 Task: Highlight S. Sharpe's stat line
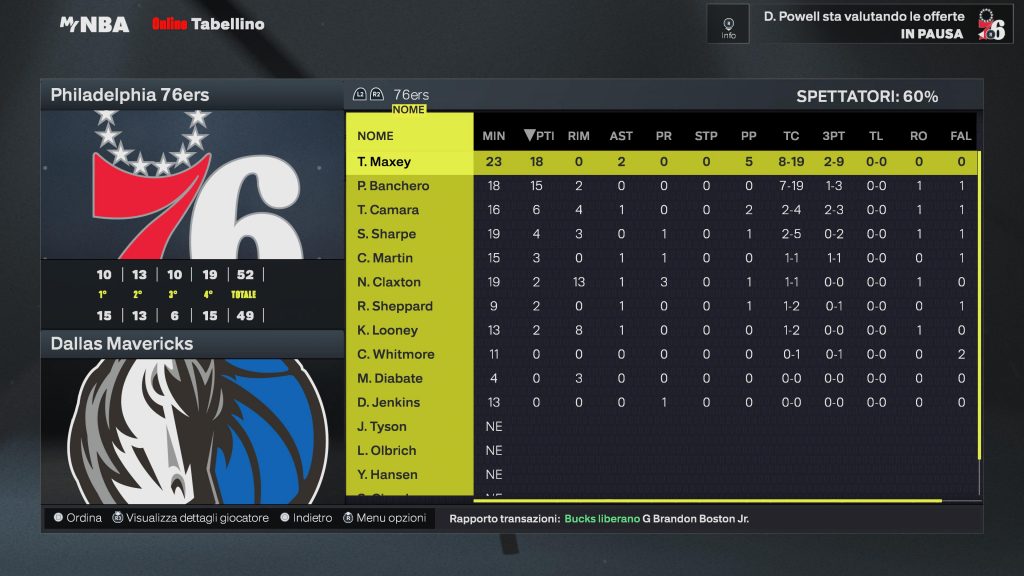tap(386, 234)
